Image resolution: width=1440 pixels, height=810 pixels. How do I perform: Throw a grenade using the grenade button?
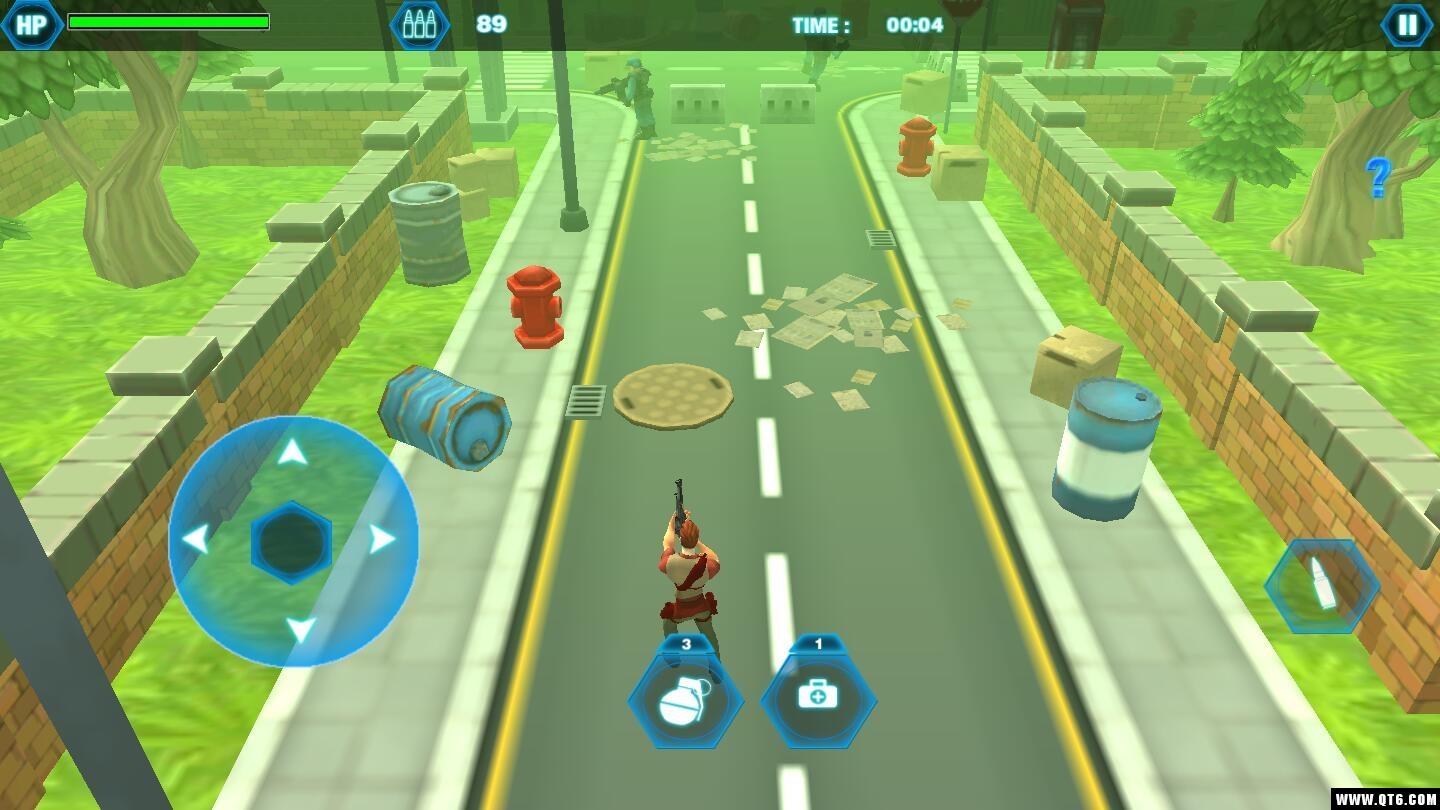[x=686, y=699]
